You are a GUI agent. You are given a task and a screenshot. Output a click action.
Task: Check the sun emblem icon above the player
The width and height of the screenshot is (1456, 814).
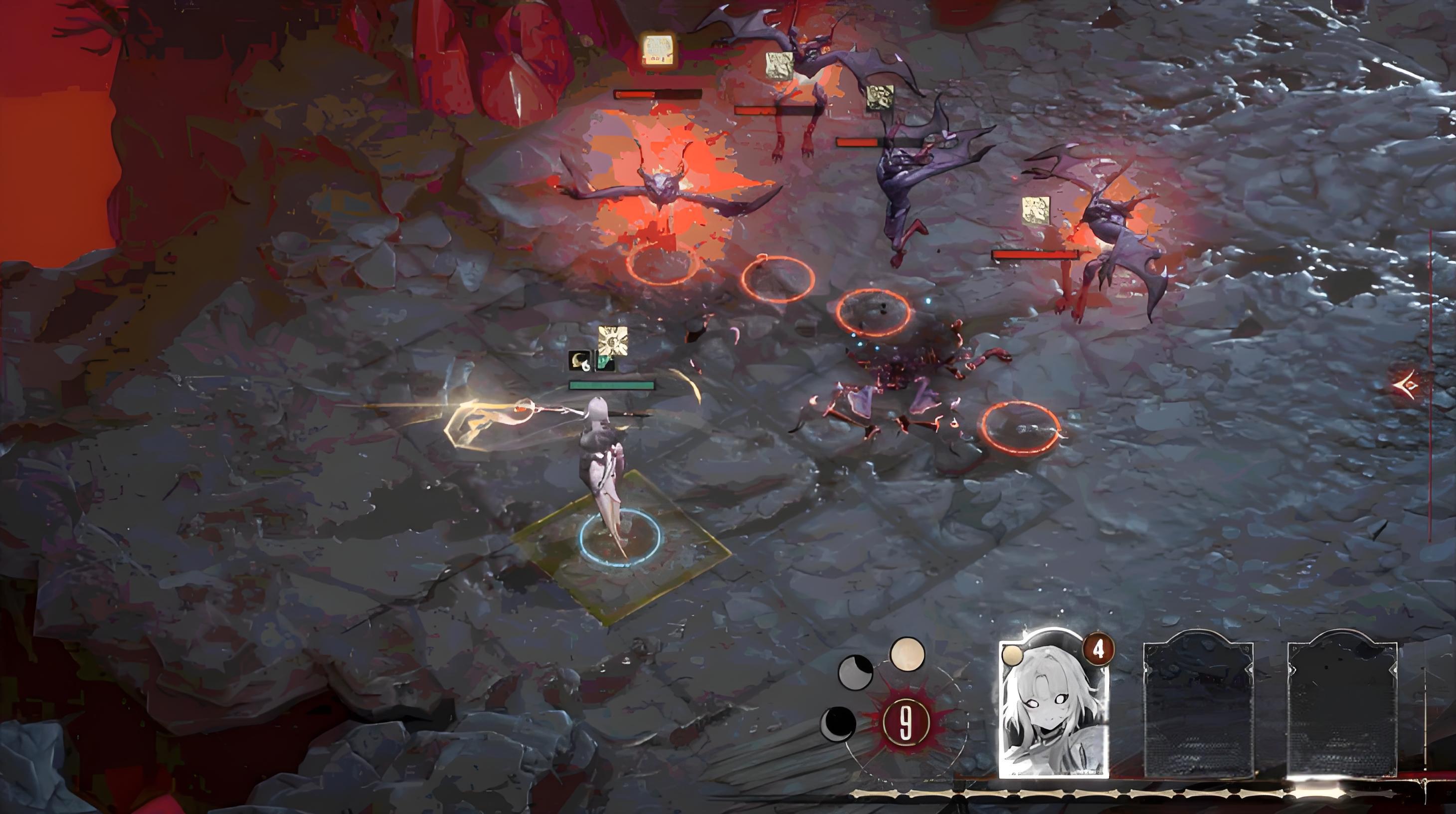click(x=613, y=340)
